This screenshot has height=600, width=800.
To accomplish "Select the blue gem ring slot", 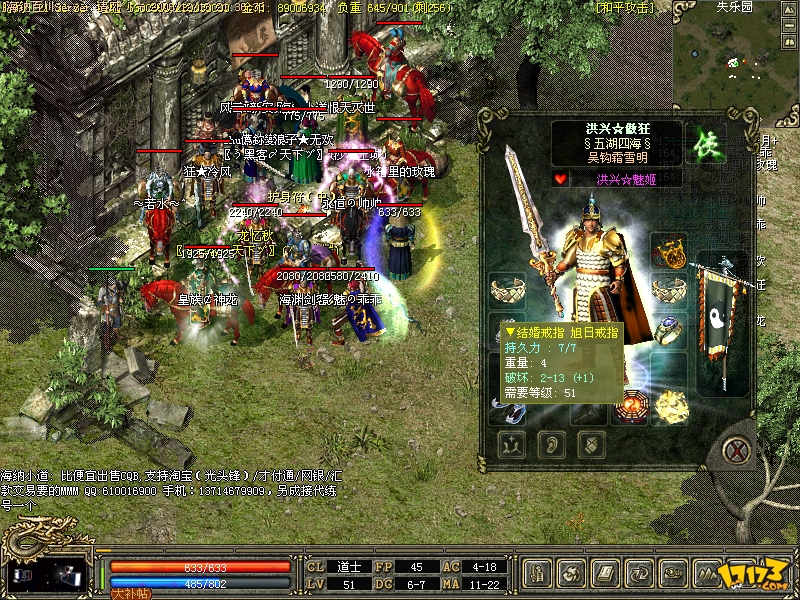I will [x=669, y=329].
